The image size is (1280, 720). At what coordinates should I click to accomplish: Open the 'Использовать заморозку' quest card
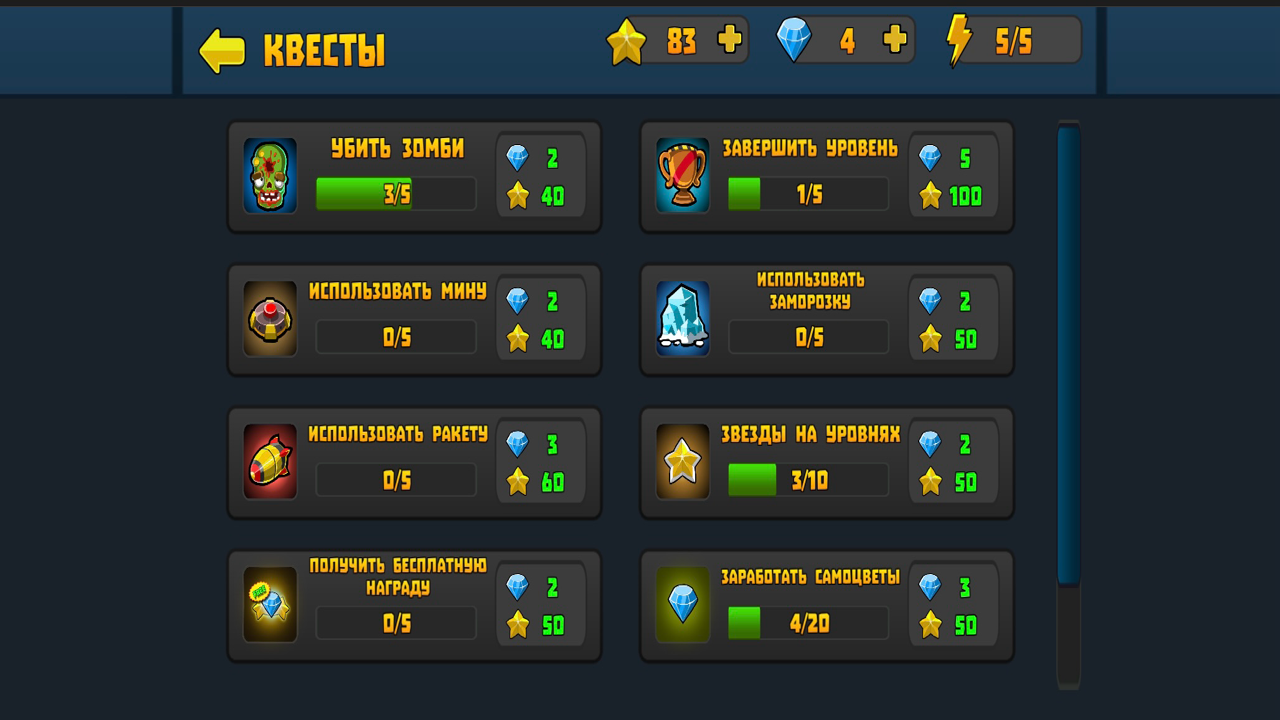coord(827,320)
